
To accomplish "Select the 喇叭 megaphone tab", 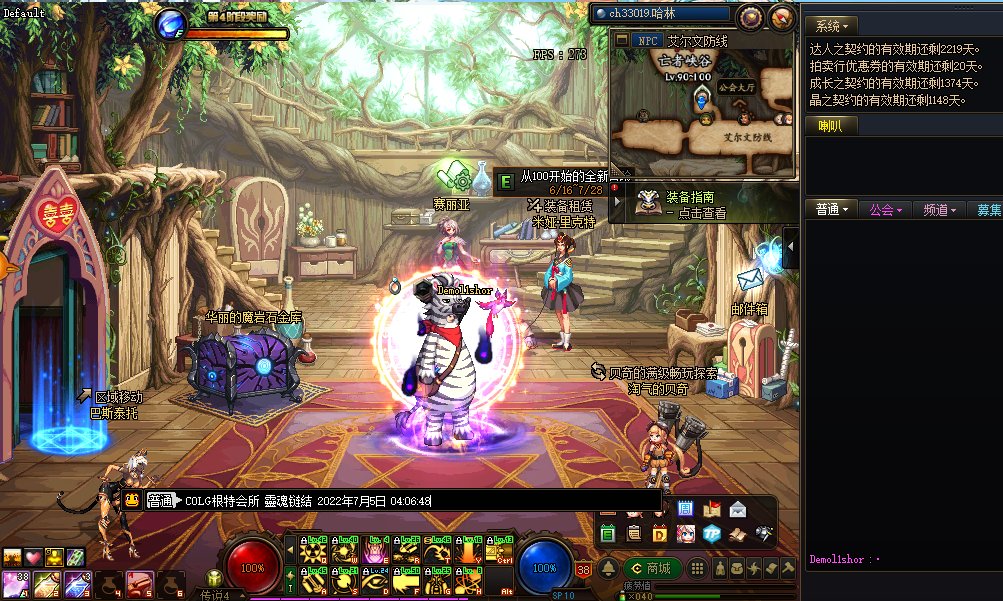I will [831, 126].
